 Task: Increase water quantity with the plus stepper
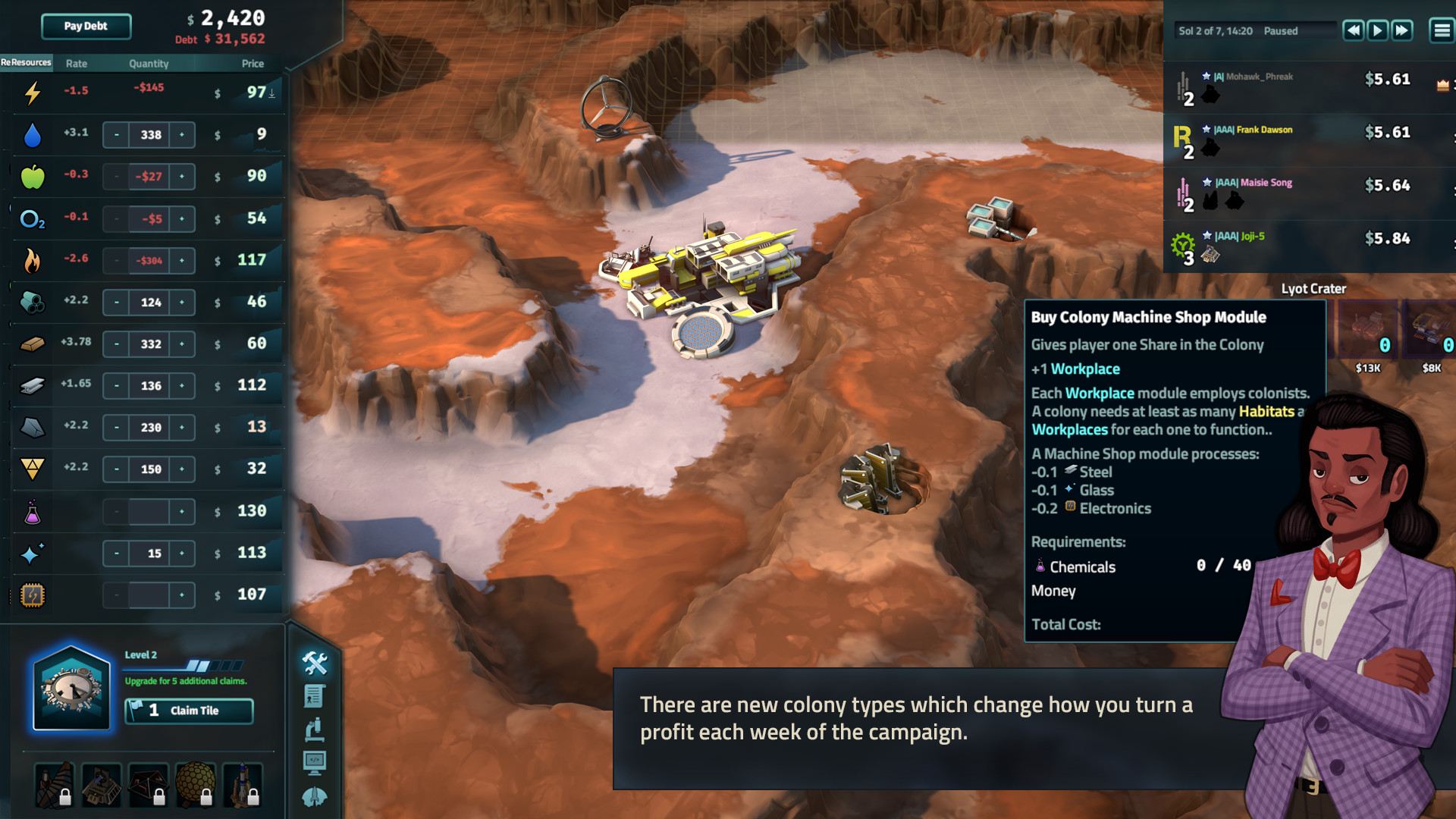click(x=182, y=134)
